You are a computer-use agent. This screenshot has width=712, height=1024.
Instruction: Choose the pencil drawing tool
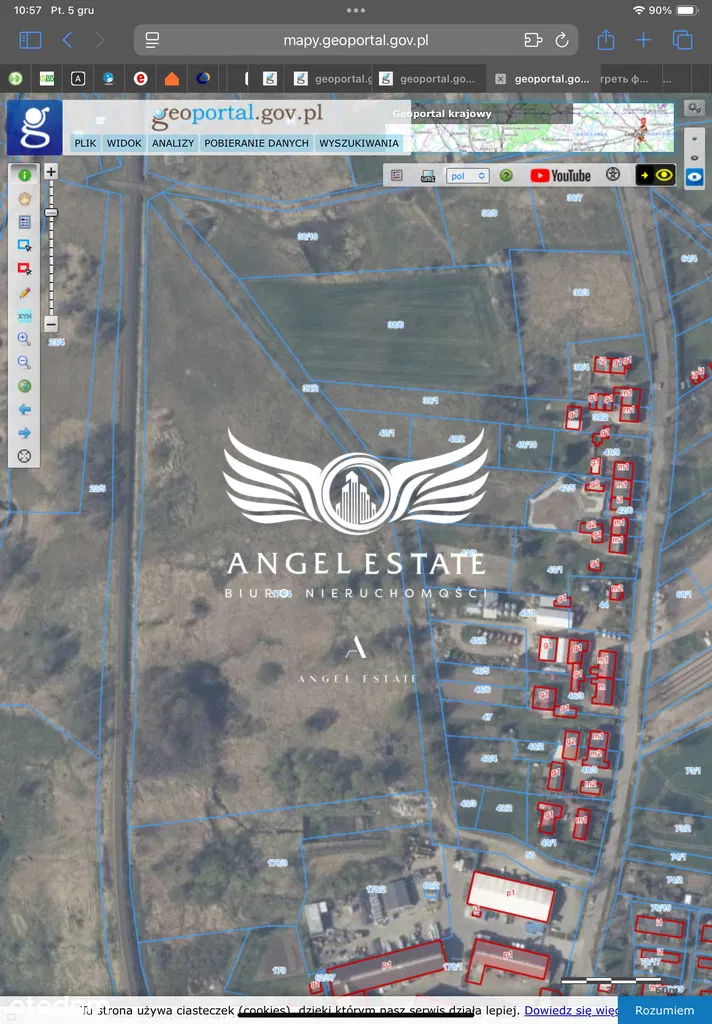coord(25,292)
